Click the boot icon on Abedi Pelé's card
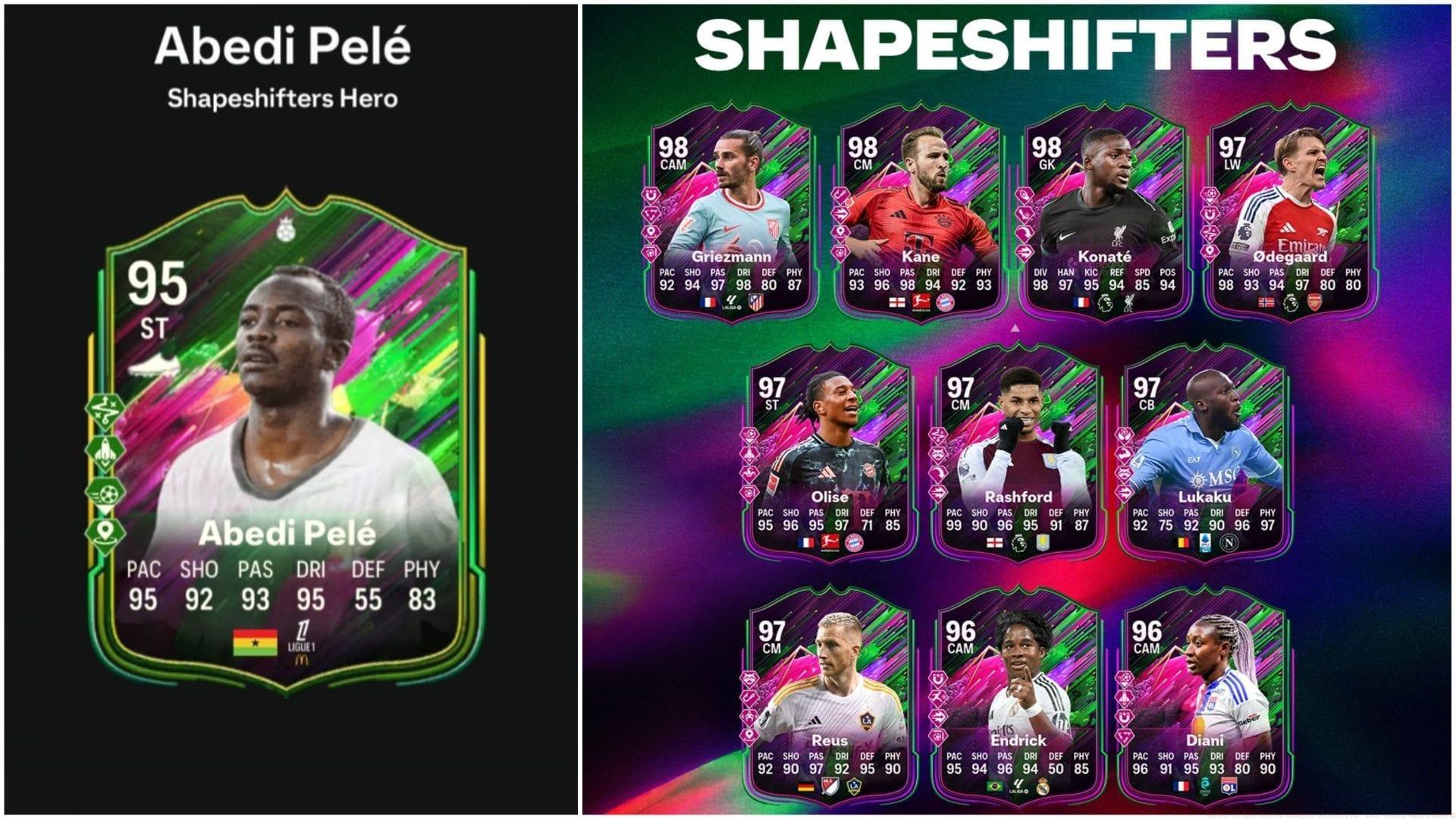 click(x=154, y=366)
